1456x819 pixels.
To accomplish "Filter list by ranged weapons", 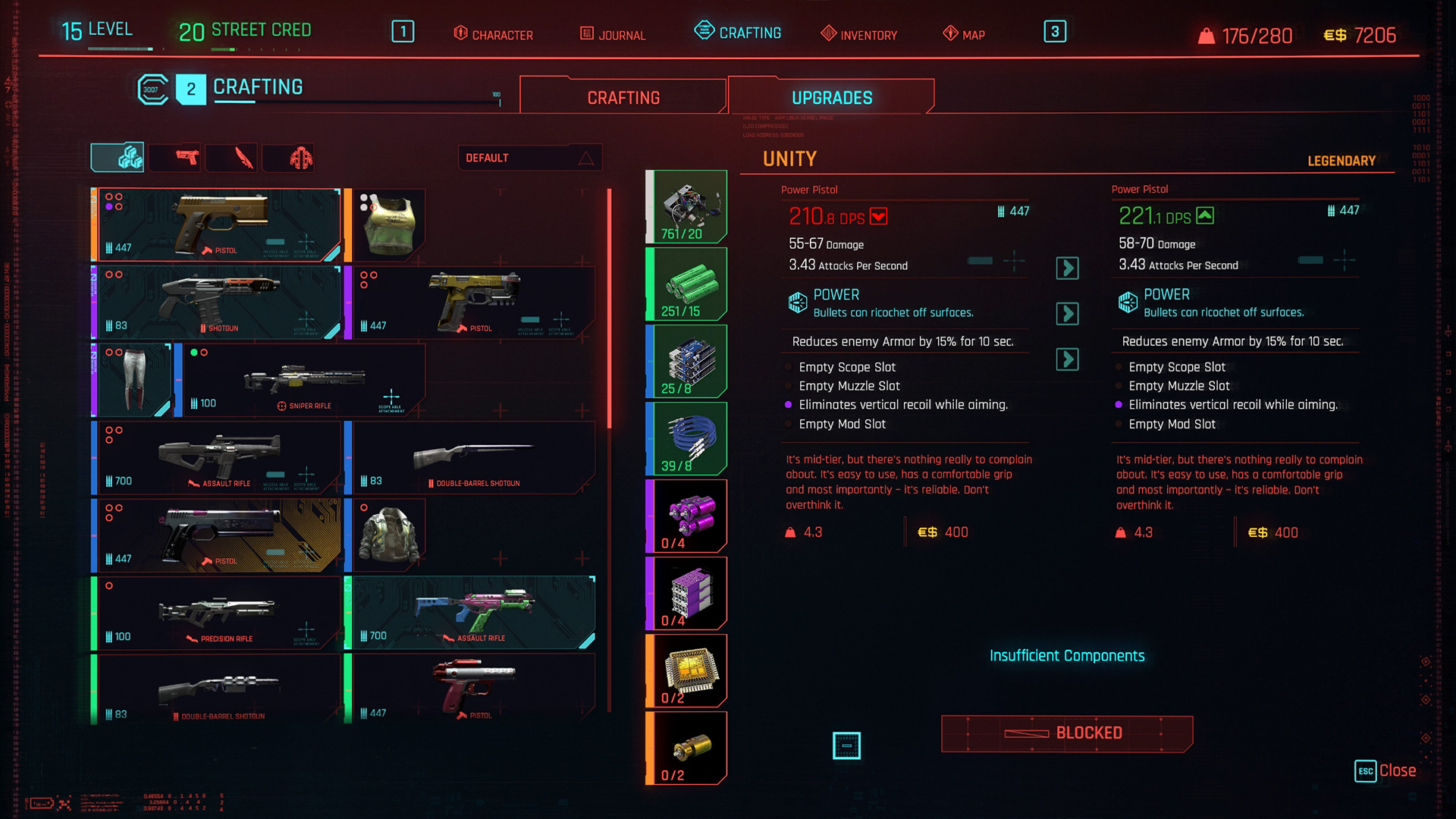I will [186, 158].
